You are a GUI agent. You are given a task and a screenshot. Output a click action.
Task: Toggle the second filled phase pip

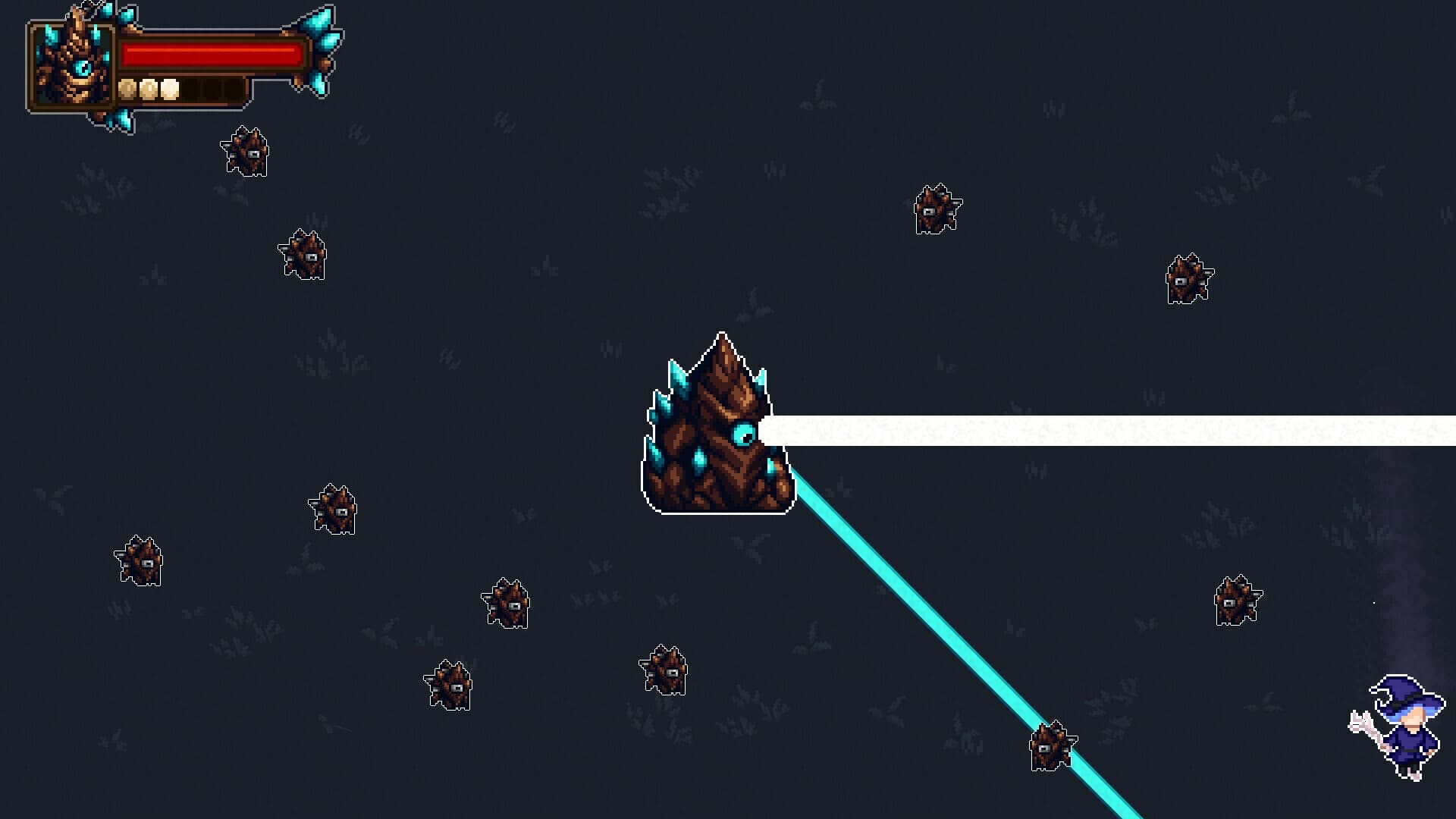tap(148, 89)
